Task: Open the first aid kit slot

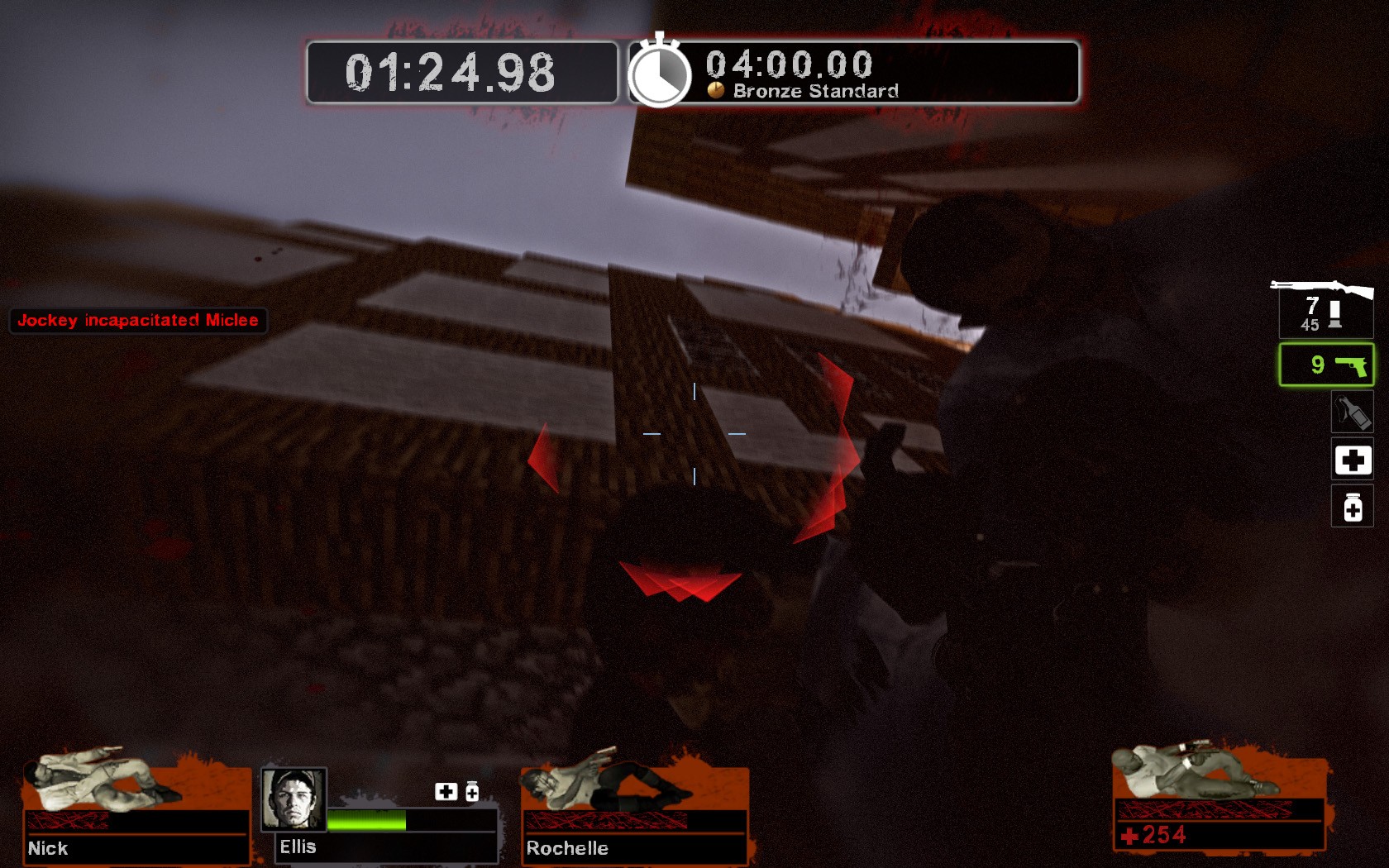Action: click(1352, 460)
